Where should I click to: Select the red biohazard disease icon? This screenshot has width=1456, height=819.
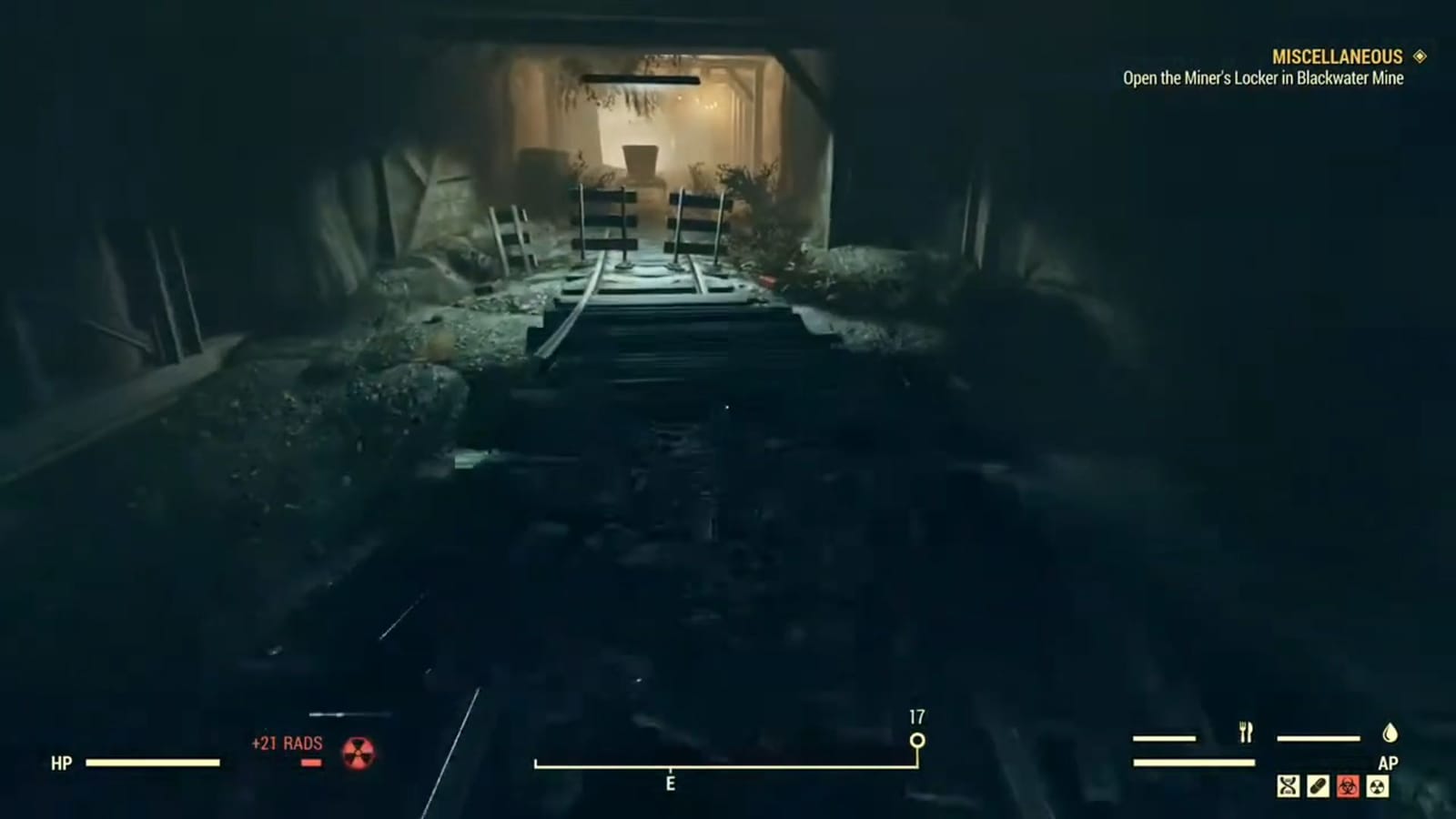[x=1348, y=784]
